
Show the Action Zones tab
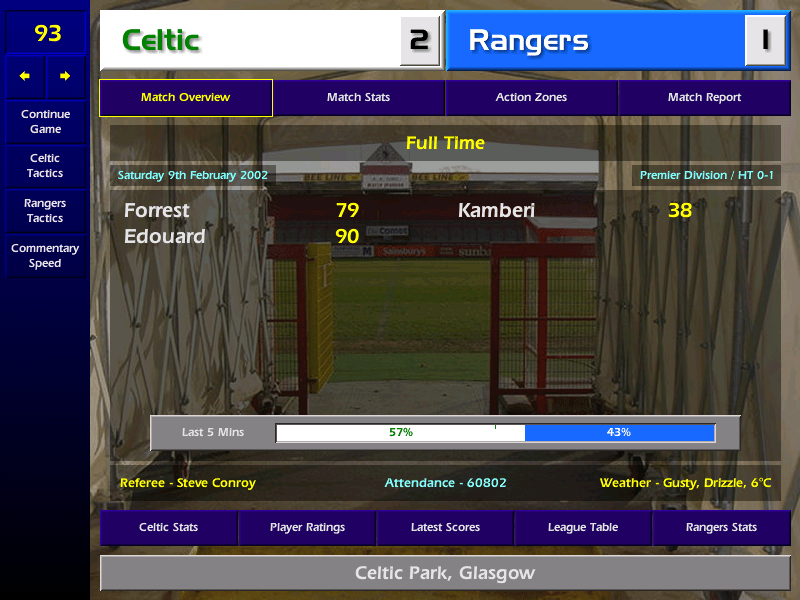tap(531, 98)
